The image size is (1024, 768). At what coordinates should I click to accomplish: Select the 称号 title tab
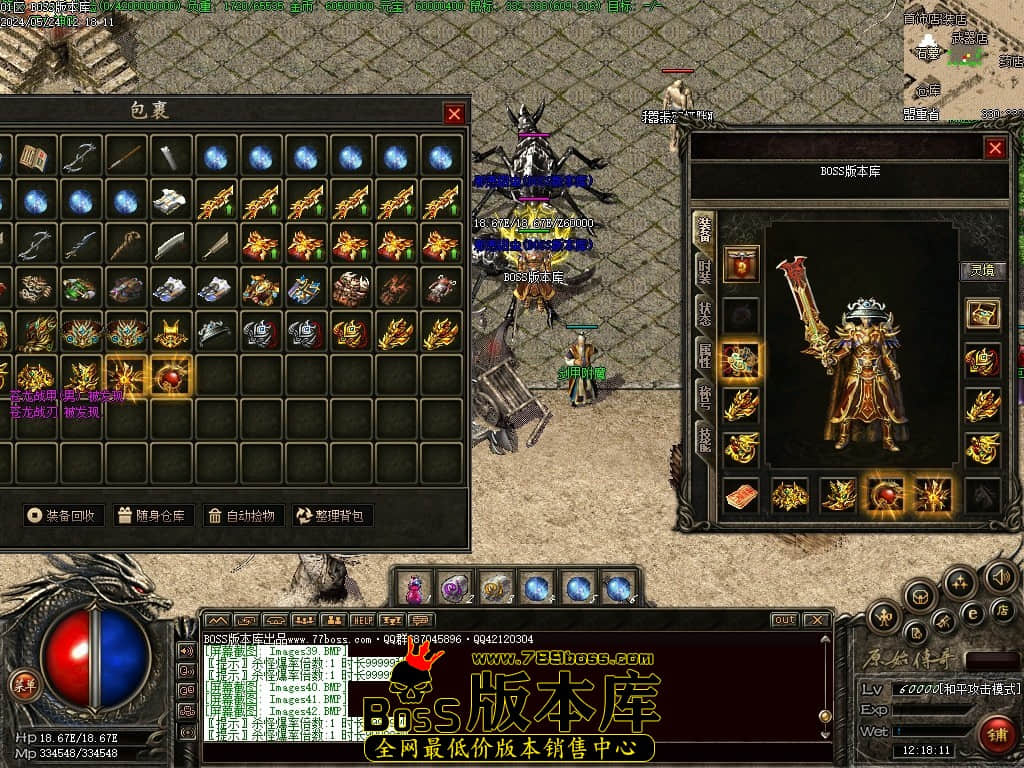click(x=704, y=396)
